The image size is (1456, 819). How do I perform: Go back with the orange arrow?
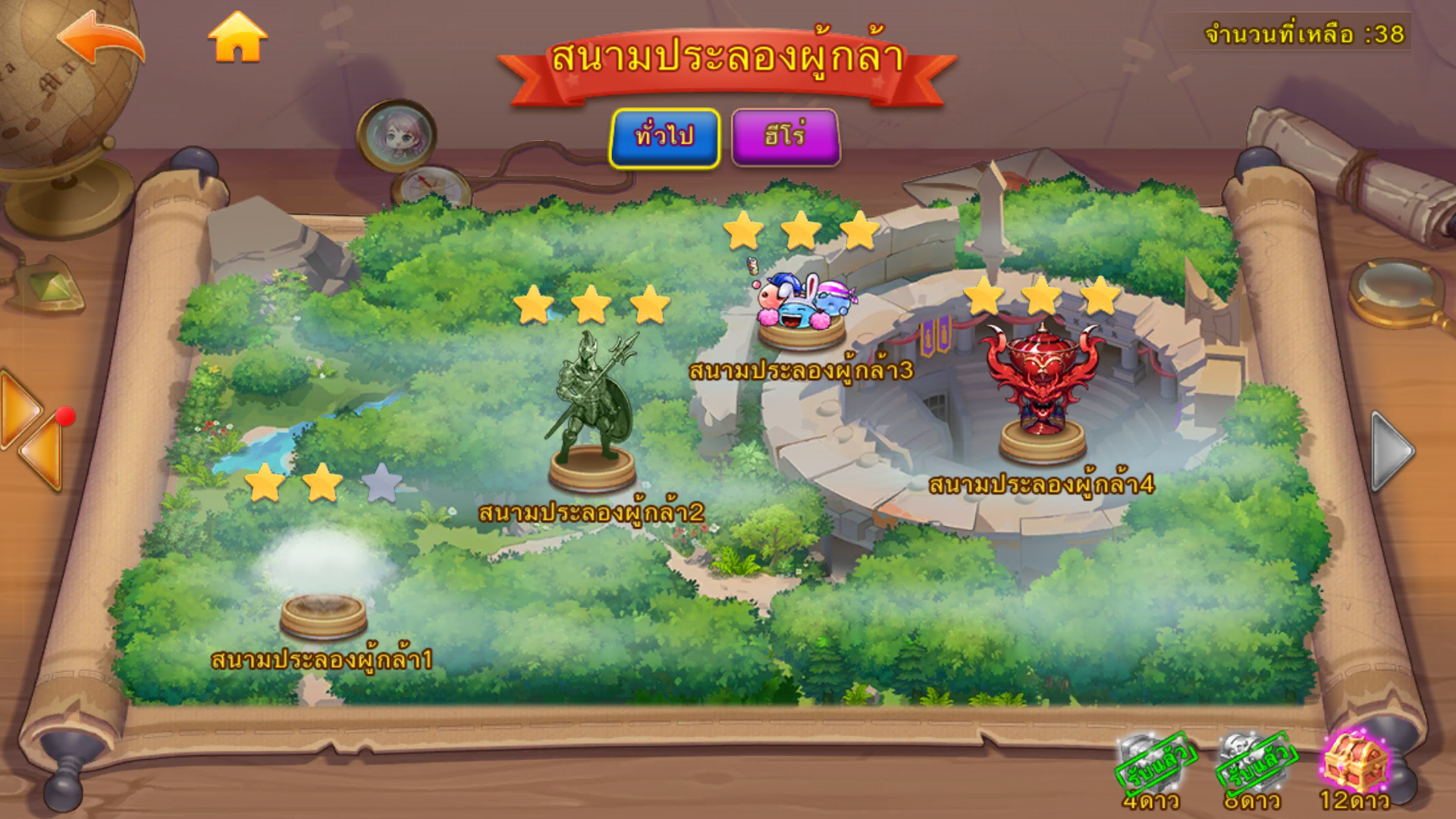102,39
